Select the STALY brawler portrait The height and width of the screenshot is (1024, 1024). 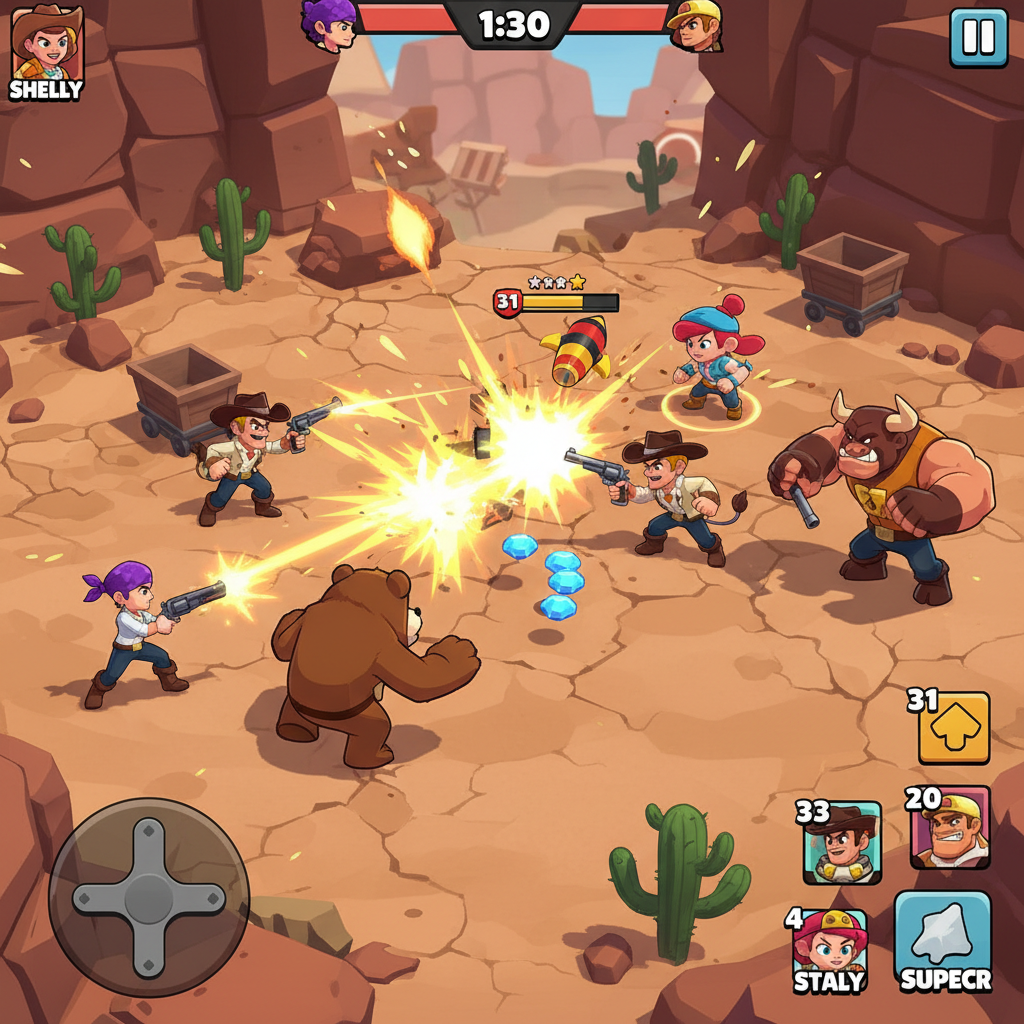pyautogui.click(x=830, y=950)
